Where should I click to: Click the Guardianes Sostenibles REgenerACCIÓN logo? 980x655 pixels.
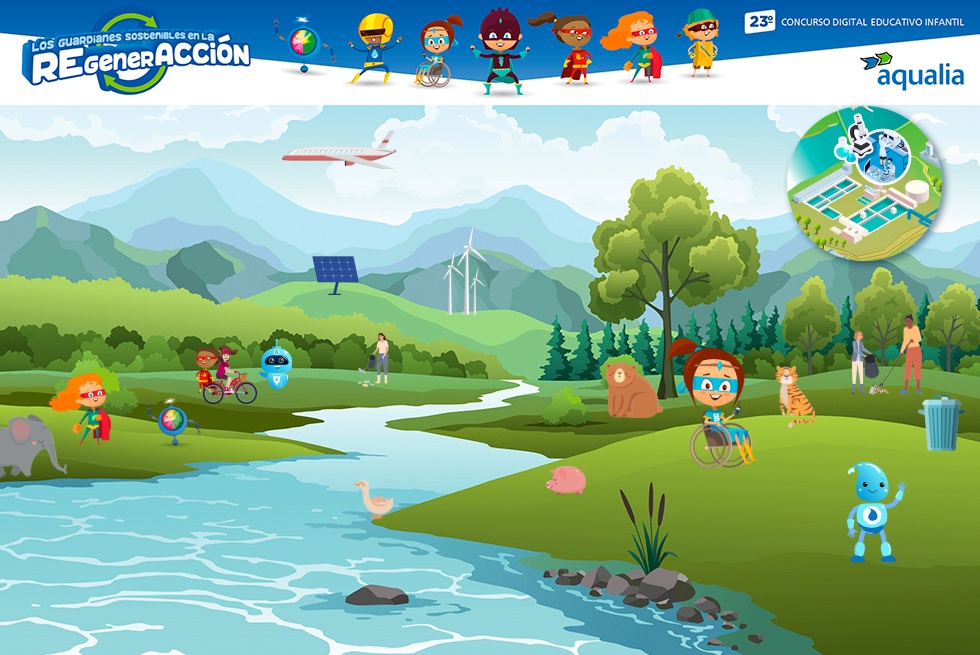pos(136,55)
